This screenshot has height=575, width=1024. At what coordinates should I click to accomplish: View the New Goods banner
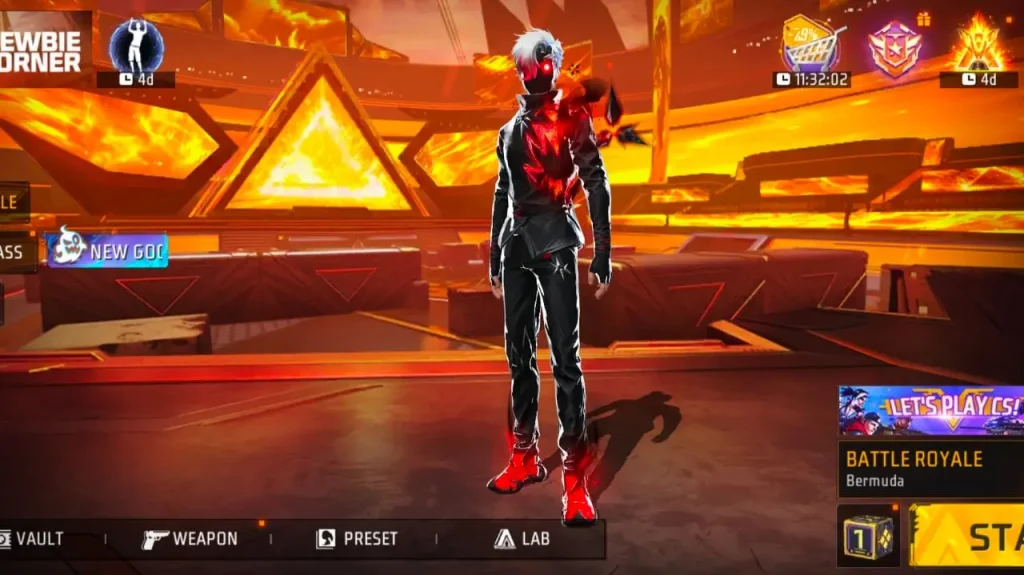pos(106,250)
